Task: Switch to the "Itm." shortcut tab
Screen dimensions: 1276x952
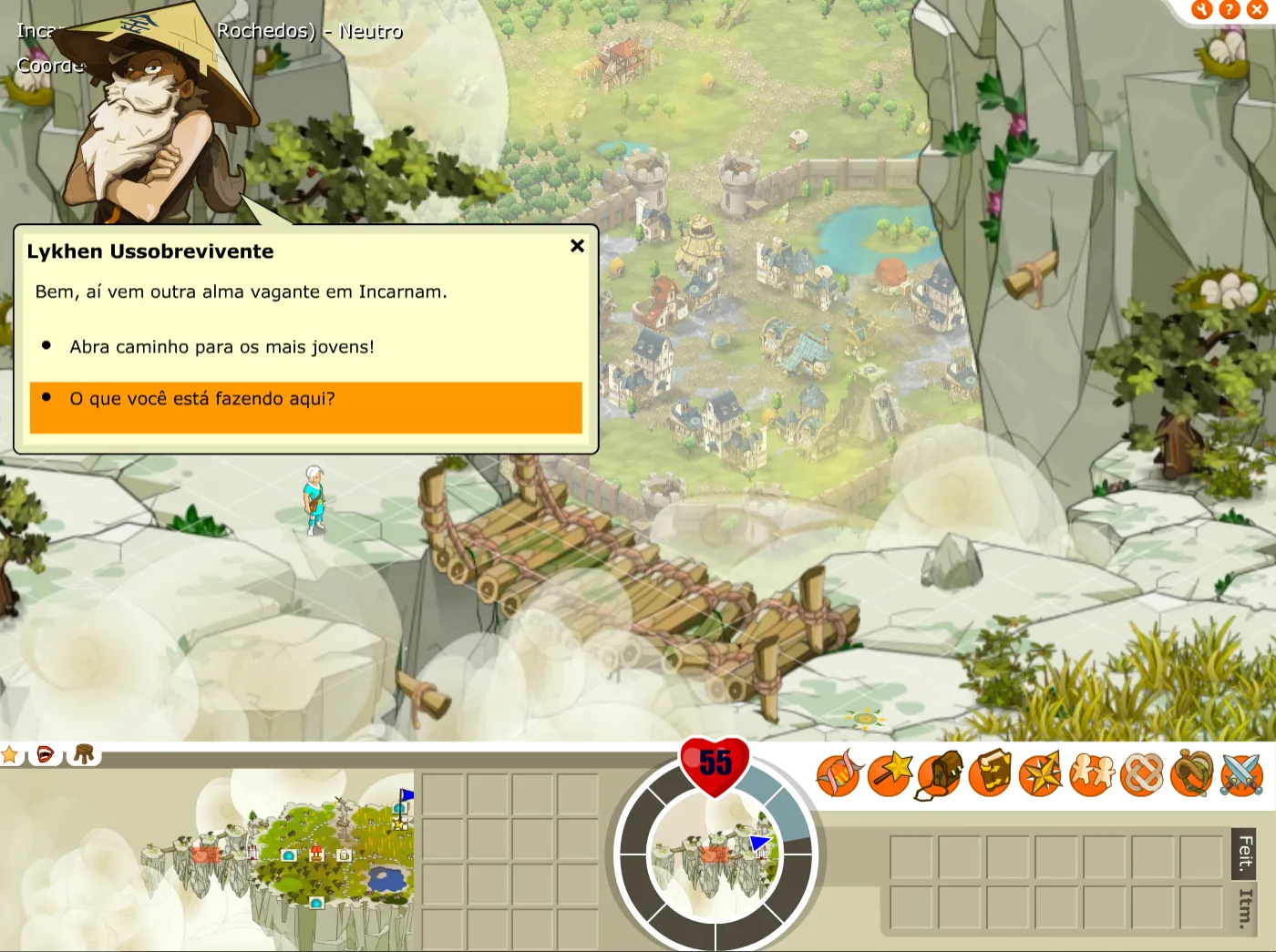Action: (x=1245, y=908)
